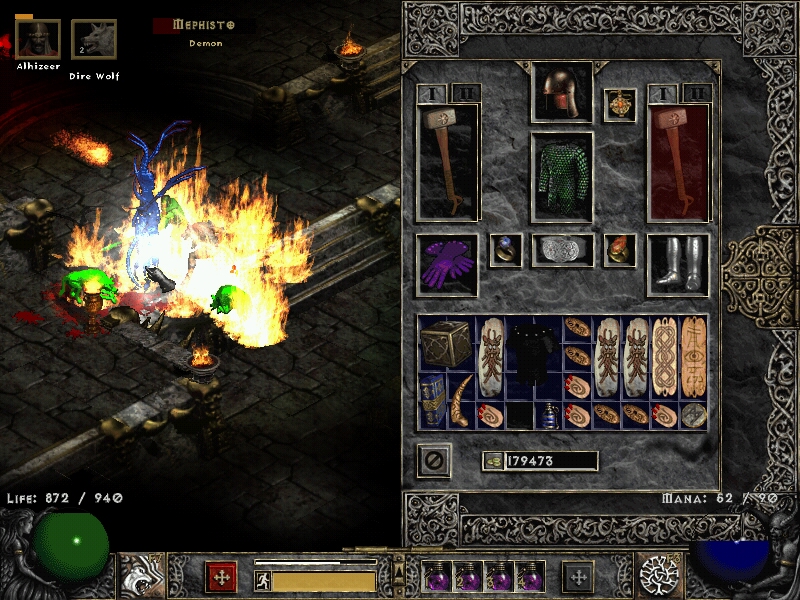
Task: Open the left-click skill selector with wolf icon
Action: 141,576
